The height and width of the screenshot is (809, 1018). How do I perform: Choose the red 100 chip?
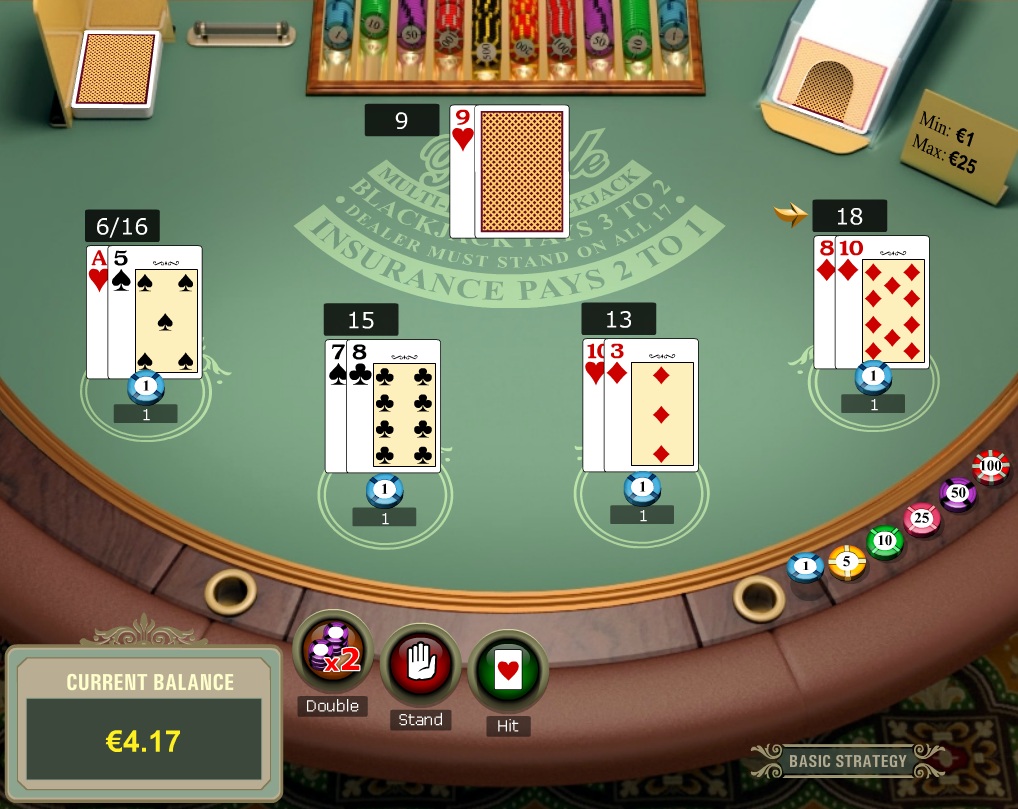point(991,467)
